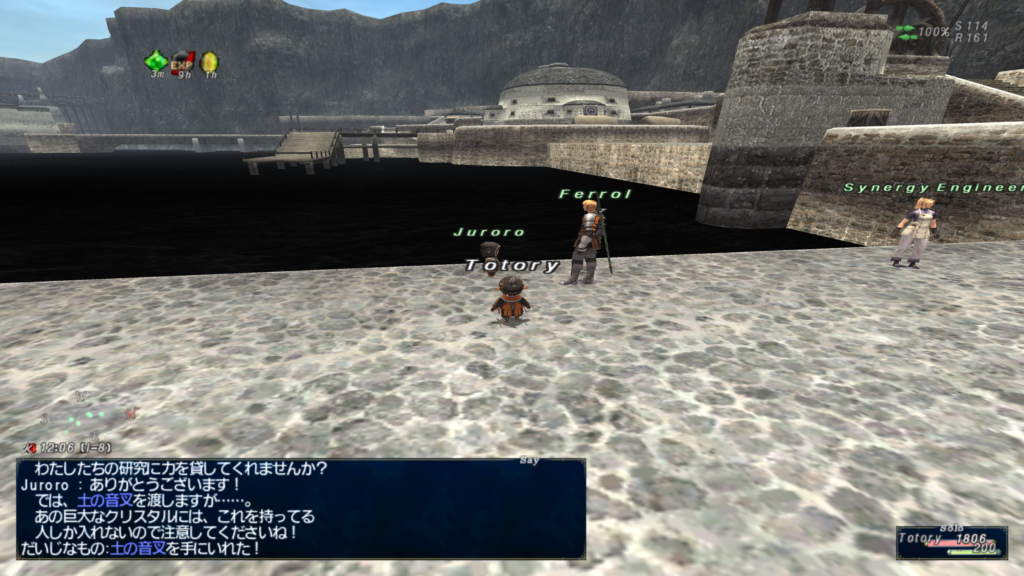Click the green crystal status effect icon
The height and width of the screenshot is (576, 1024).
(x=157, y=61)
